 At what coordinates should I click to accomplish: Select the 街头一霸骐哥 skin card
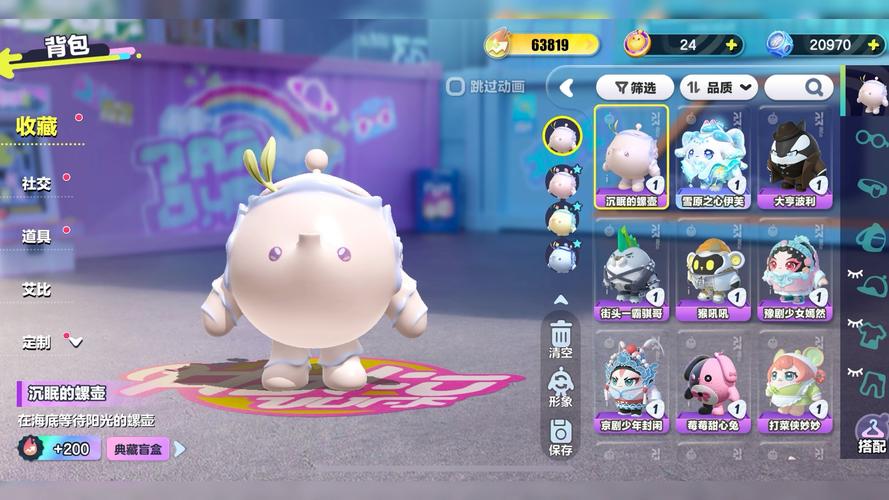[633, 268]
